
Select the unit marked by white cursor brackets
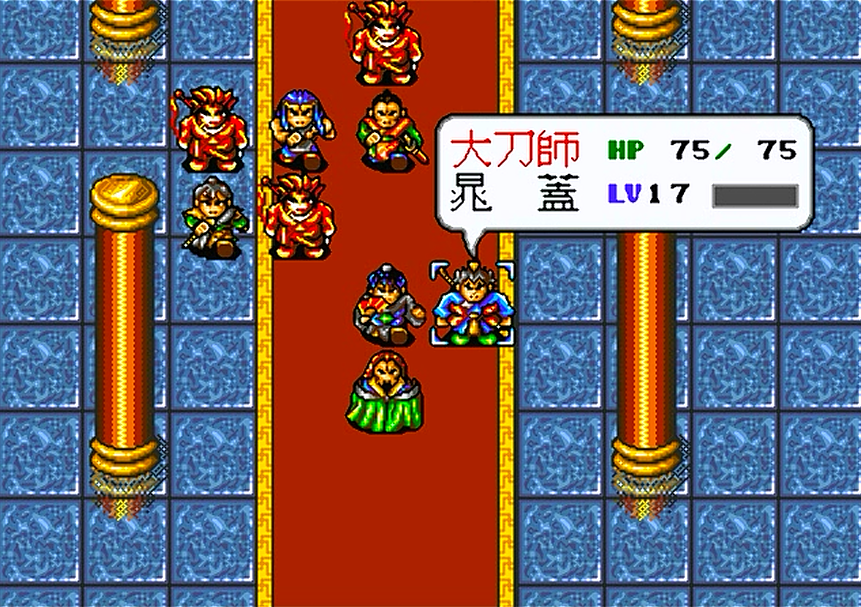[472, 304]
